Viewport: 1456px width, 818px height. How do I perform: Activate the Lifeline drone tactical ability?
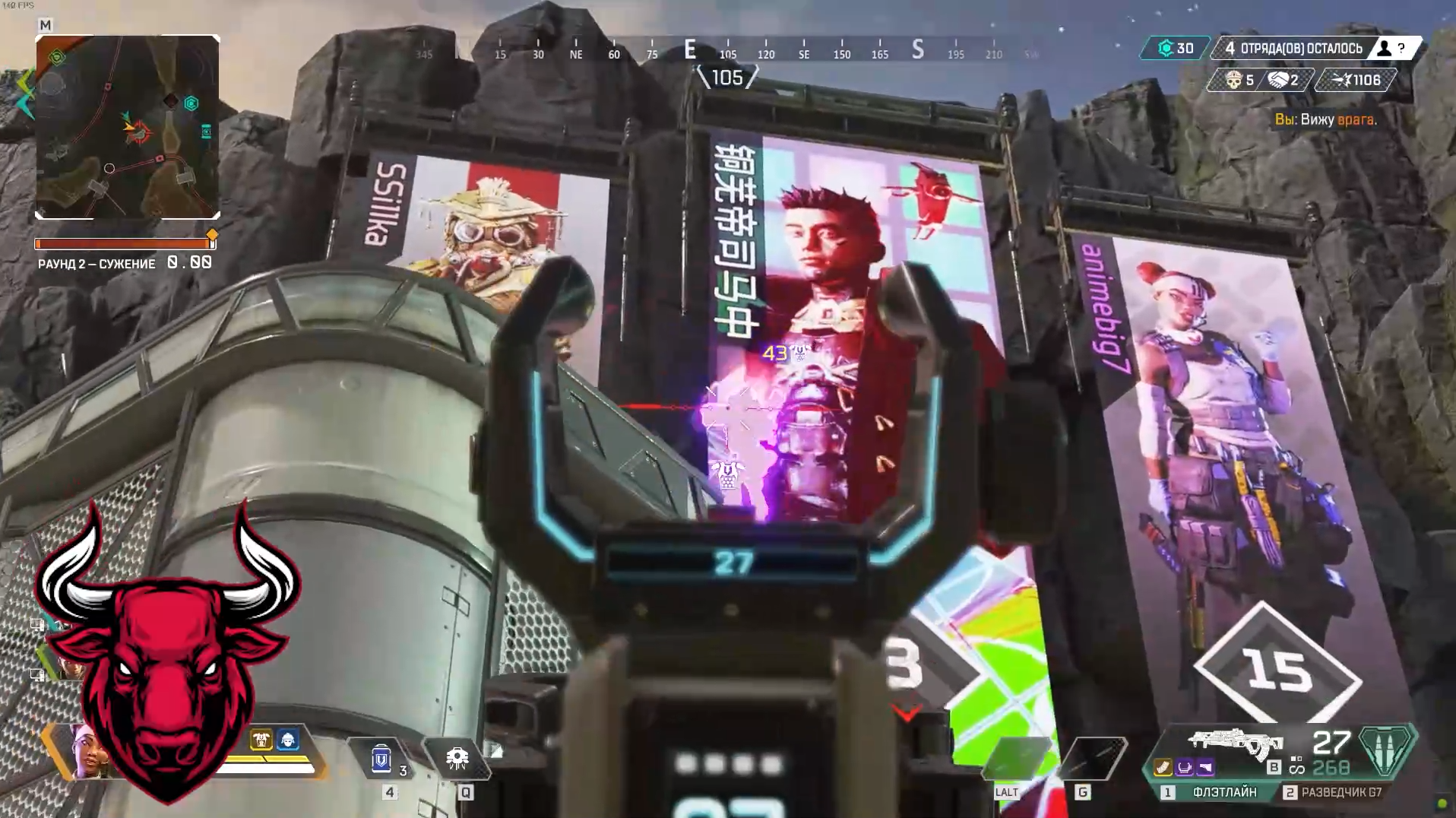(457, 759)
